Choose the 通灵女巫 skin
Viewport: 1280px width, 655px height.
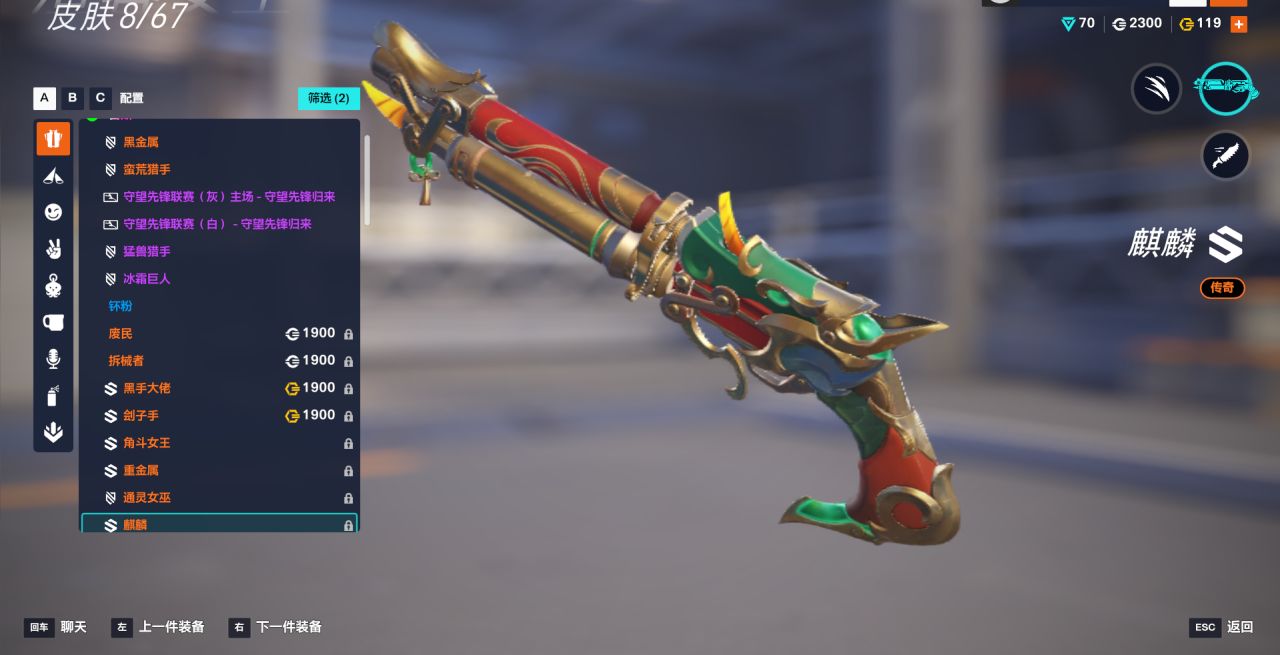[146, 498]
